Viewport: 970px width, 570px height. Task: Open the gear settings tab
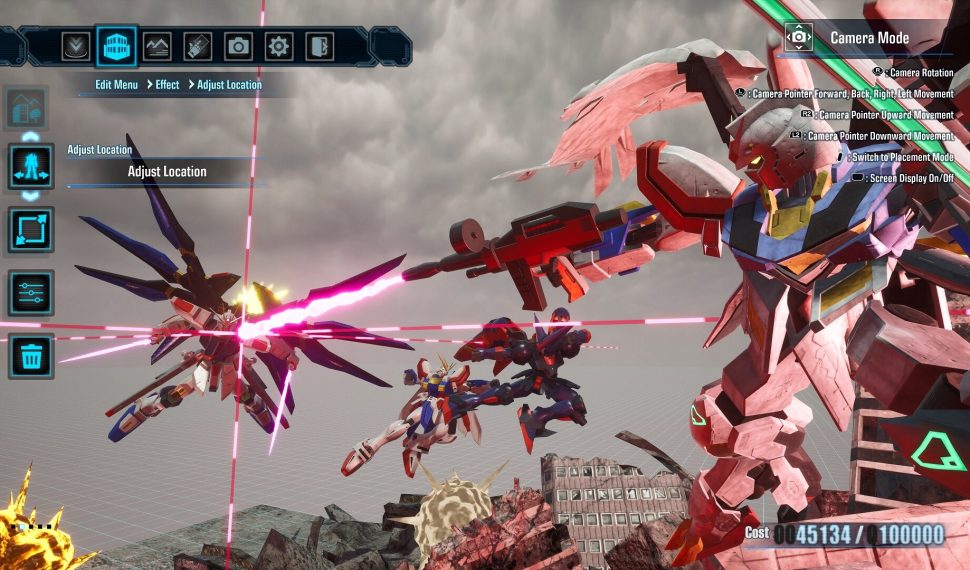point(279,46)
